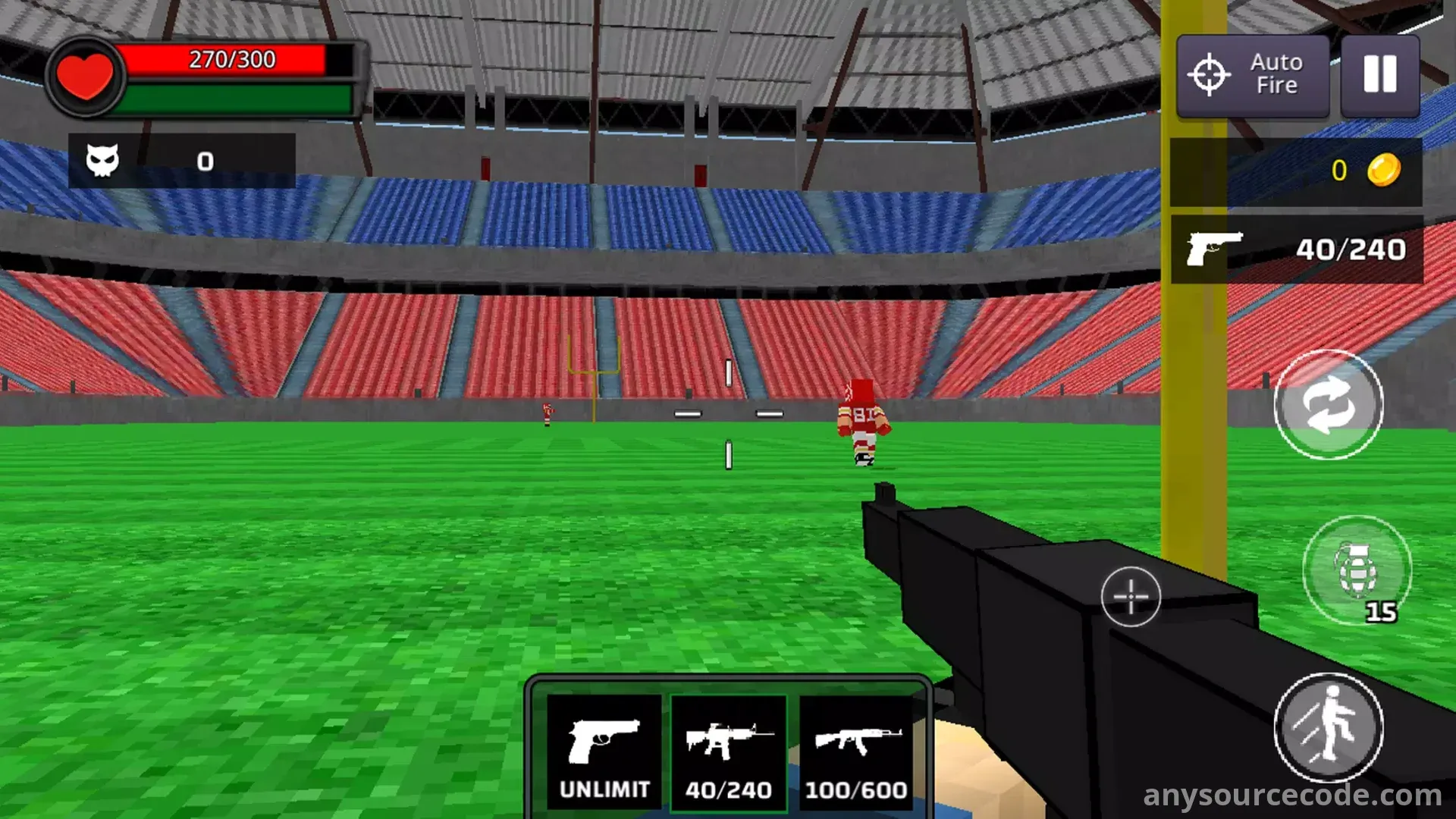
Task: Choose the 100/600 AK rifle slot
Action: (856, 752)
